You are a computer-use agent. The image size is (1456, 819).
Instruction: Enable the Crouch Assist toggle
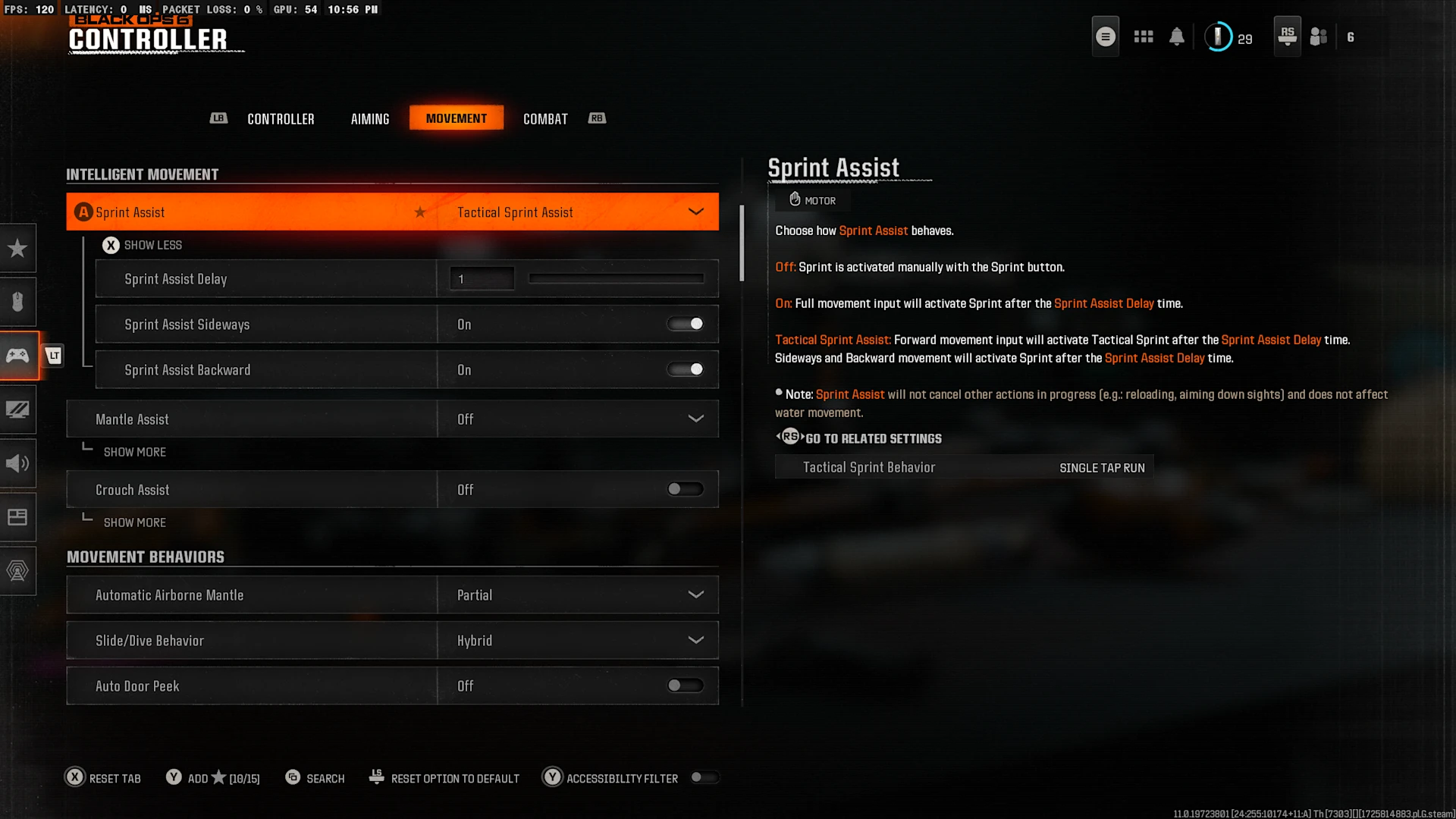pos(686,490)
